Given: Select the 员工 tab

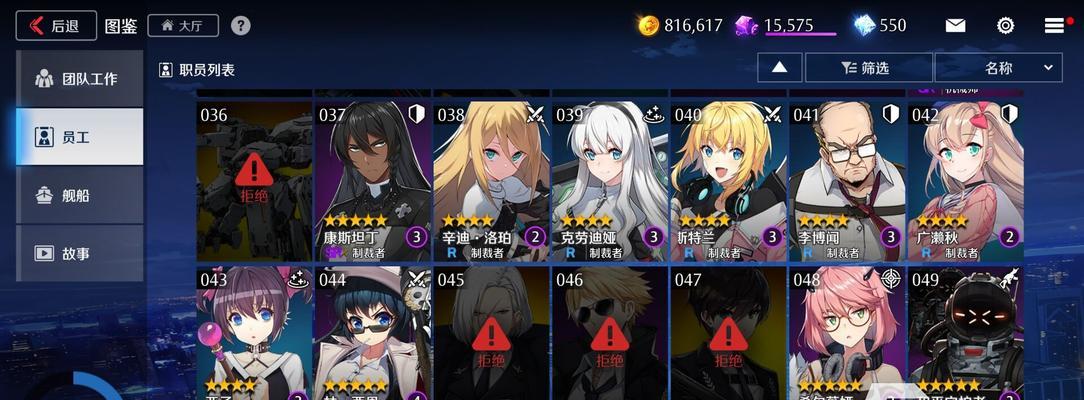Looking at the screenshot, I should pyautogui.click(x=80, y=137).
